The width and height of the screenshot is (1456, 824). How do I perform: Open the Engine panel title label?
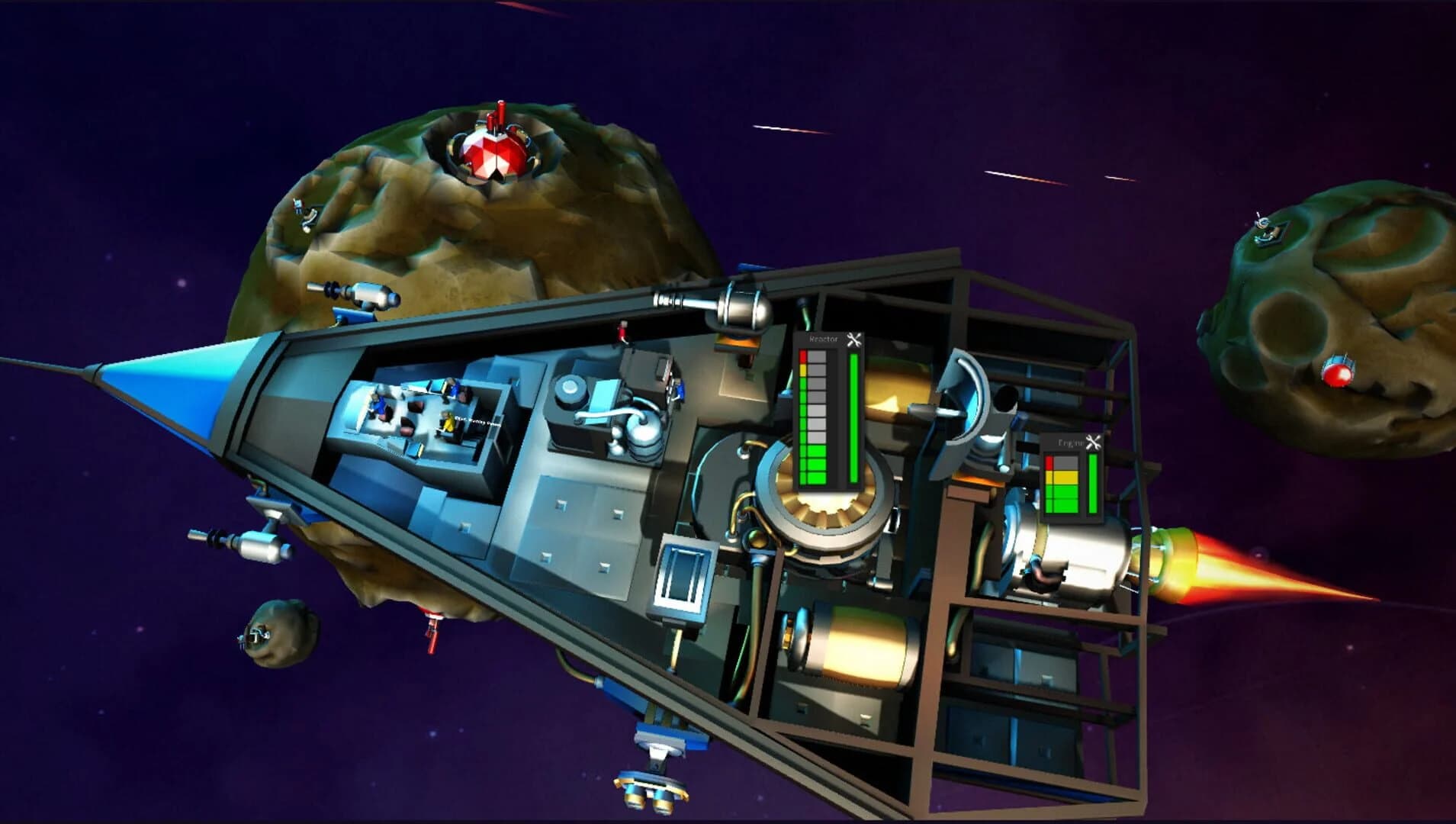1072,441
